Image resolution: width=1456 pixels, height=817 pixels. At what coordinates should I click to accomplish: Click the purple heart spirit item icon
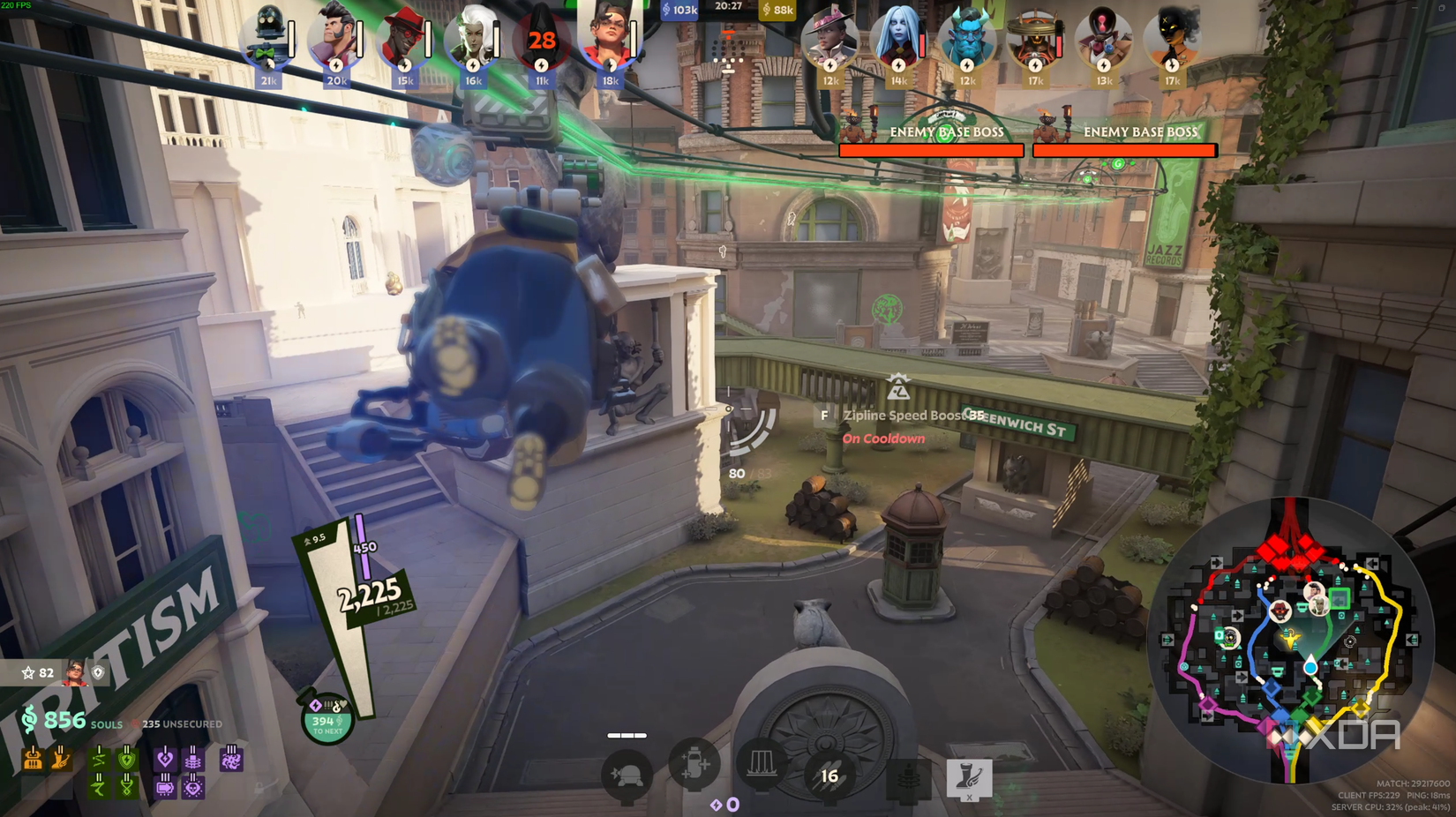click(165, 760)
